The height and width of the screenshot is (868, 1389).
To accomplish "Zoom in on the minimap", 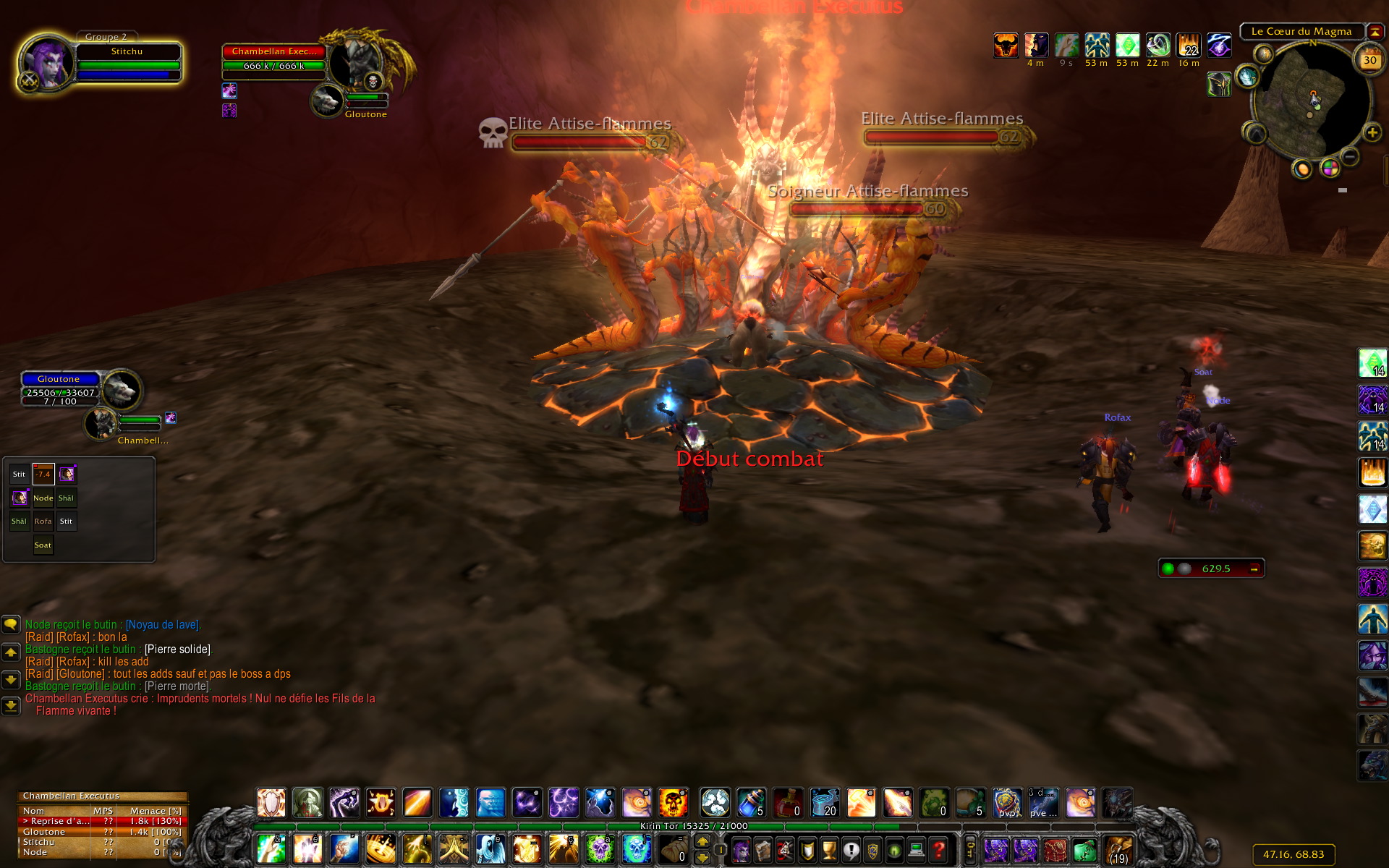I will click(1372, 132).
